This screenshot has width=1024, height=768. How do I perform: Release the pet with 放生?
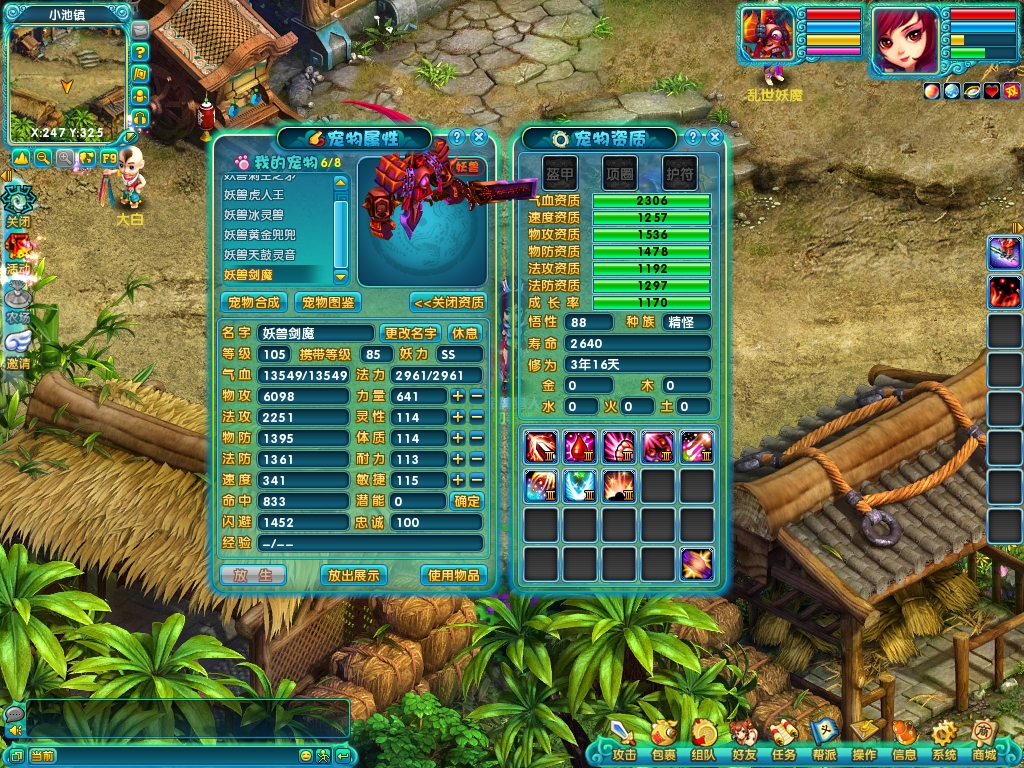(253, 575)
